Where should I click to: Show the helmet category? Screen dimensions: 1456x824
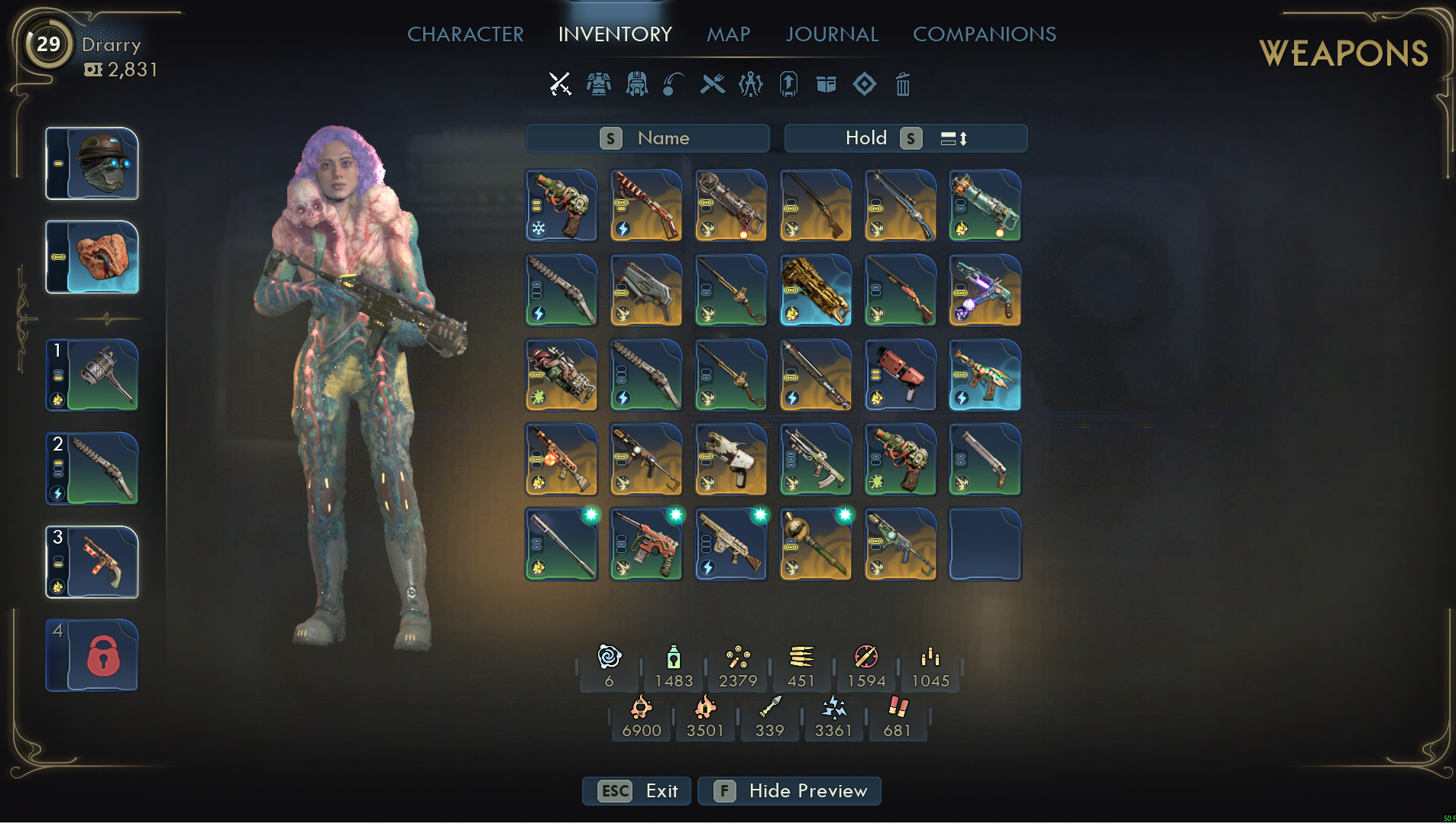(636, 84)
